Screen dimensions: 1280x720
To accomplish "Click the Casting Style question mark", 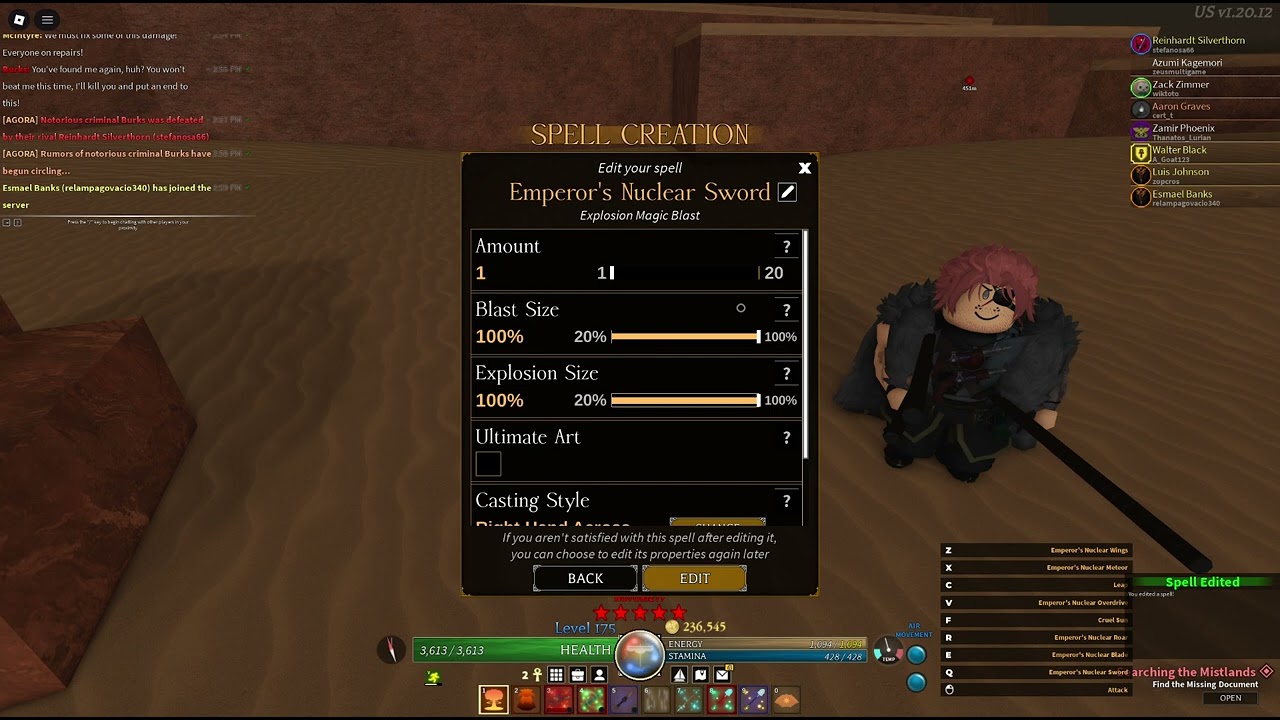I will [786, 501].
